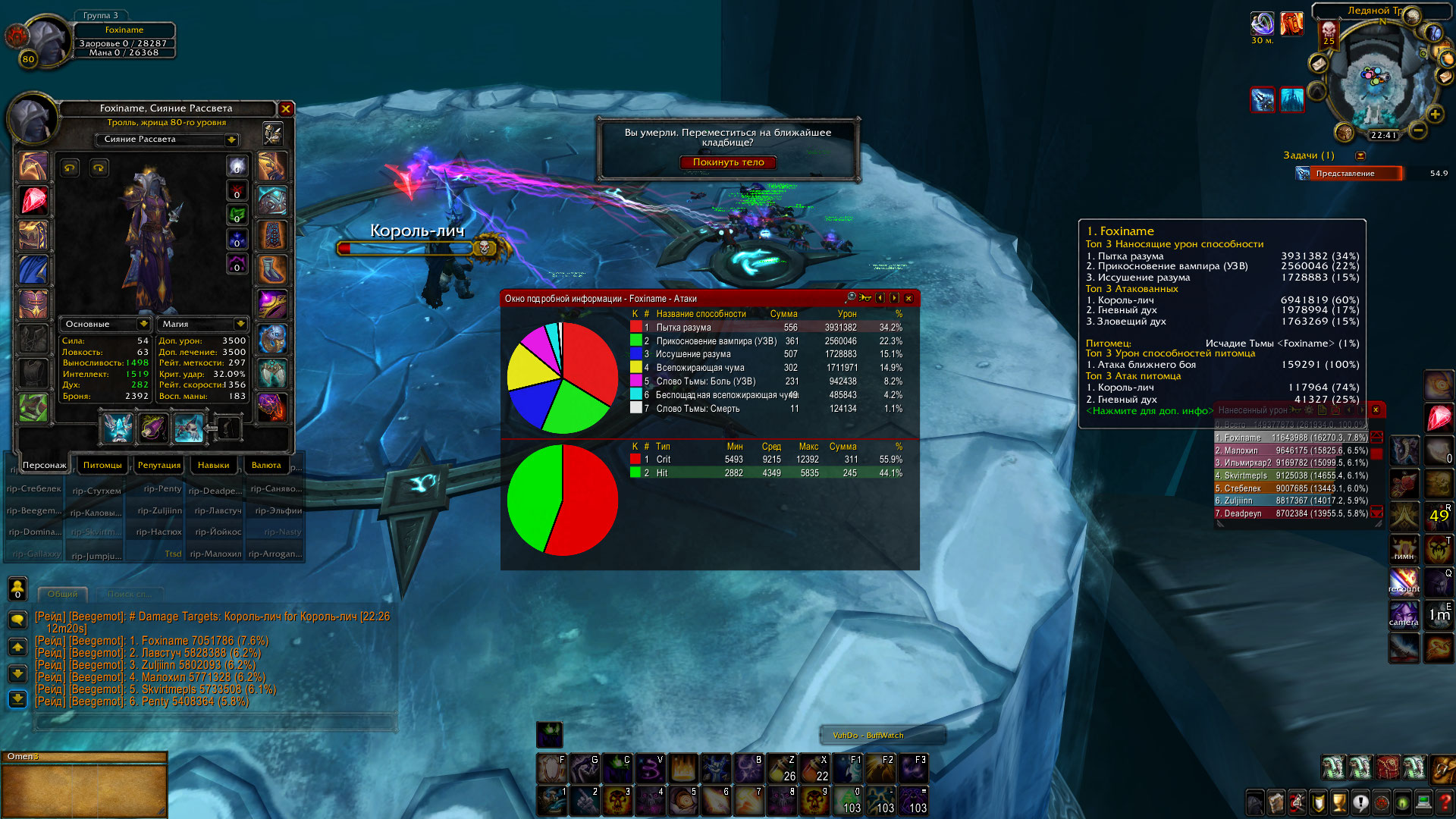
Task: Click Foxiname row in damage meter
Action: pyautogui.click(x=1291, y=438)
